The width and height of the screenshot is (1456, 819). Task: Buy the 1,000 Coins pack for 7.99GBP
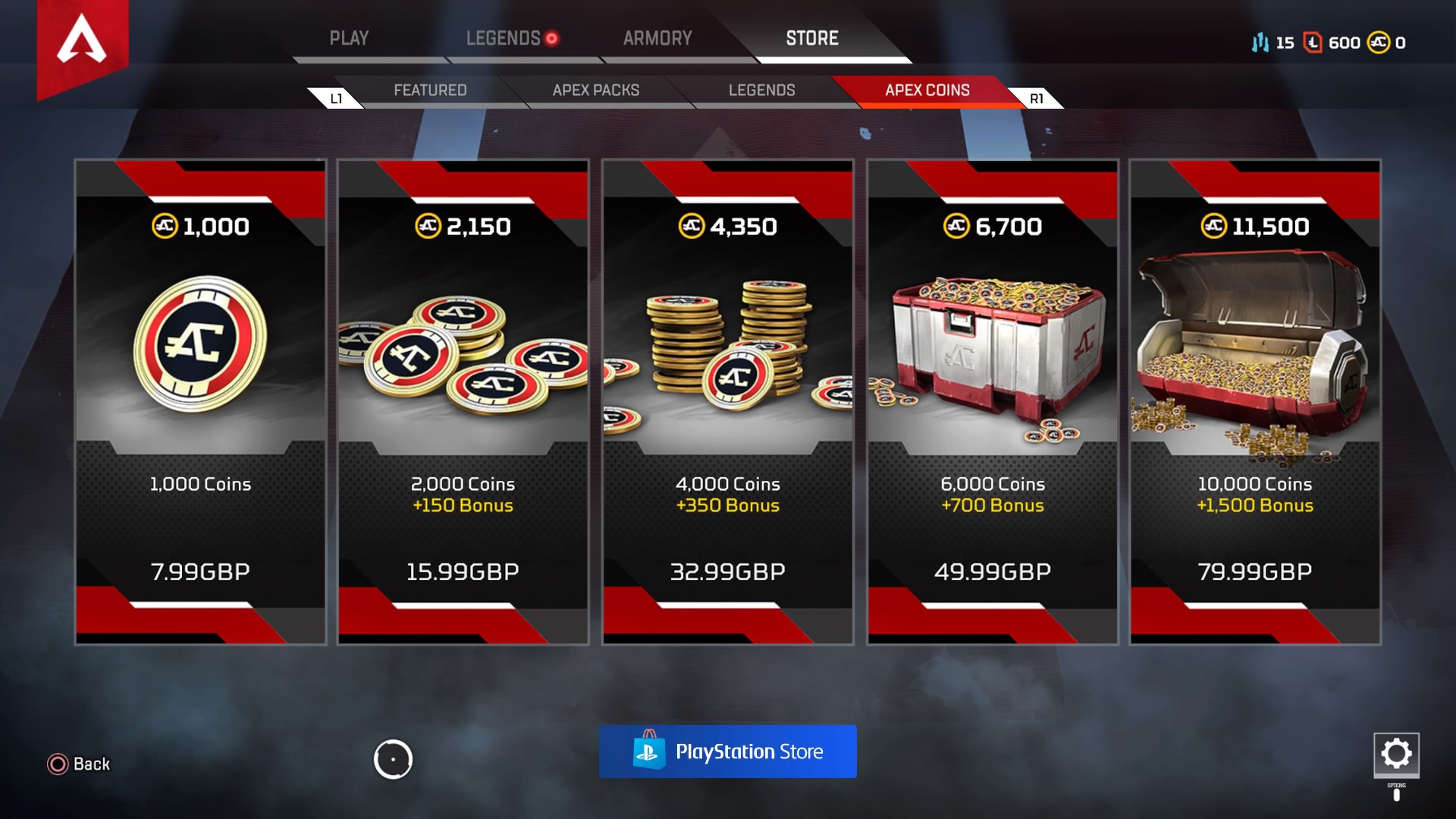(x=201, y=402)
